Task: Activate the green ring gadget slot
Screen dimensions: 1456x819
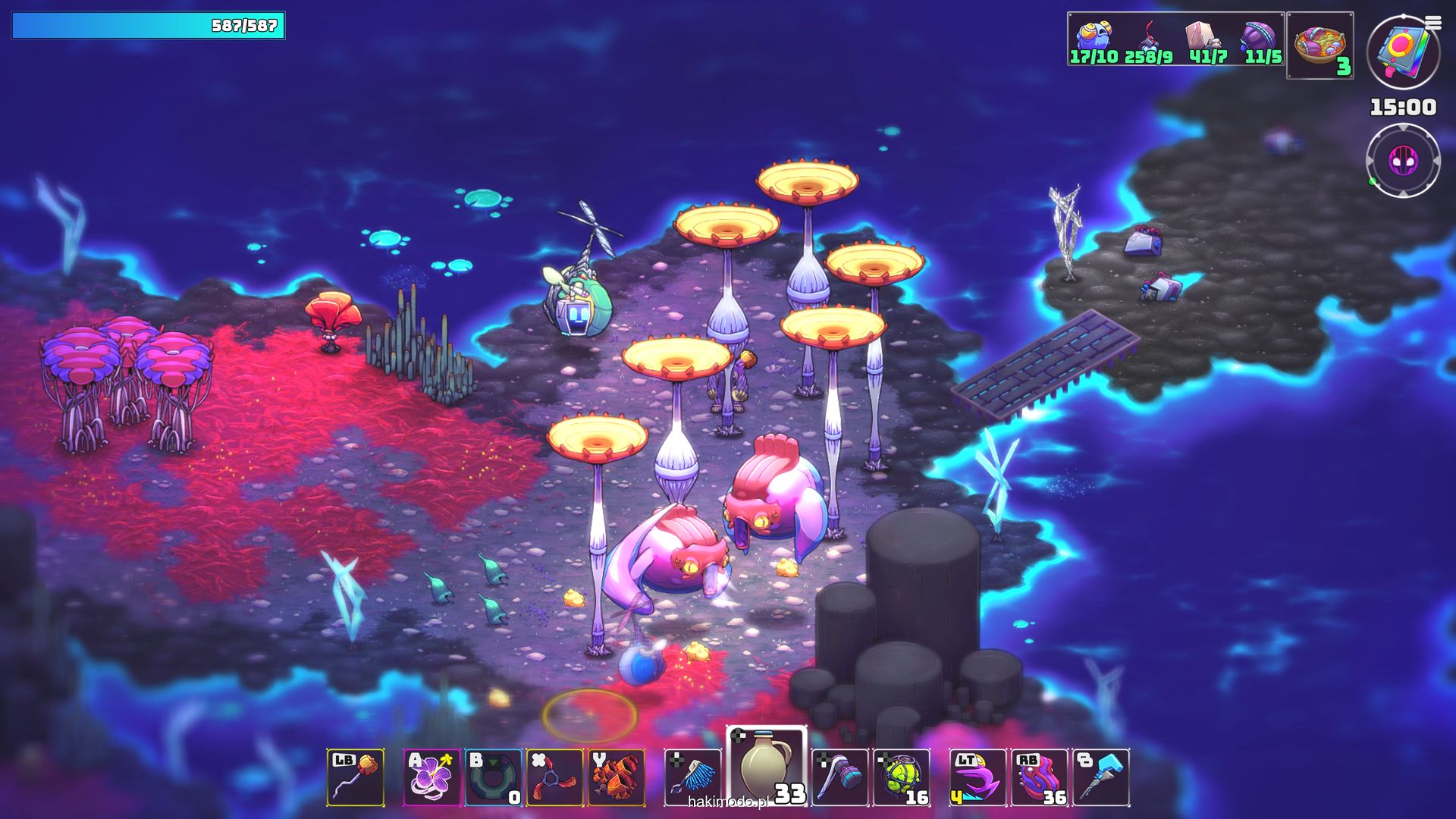Action: point(493,777)
